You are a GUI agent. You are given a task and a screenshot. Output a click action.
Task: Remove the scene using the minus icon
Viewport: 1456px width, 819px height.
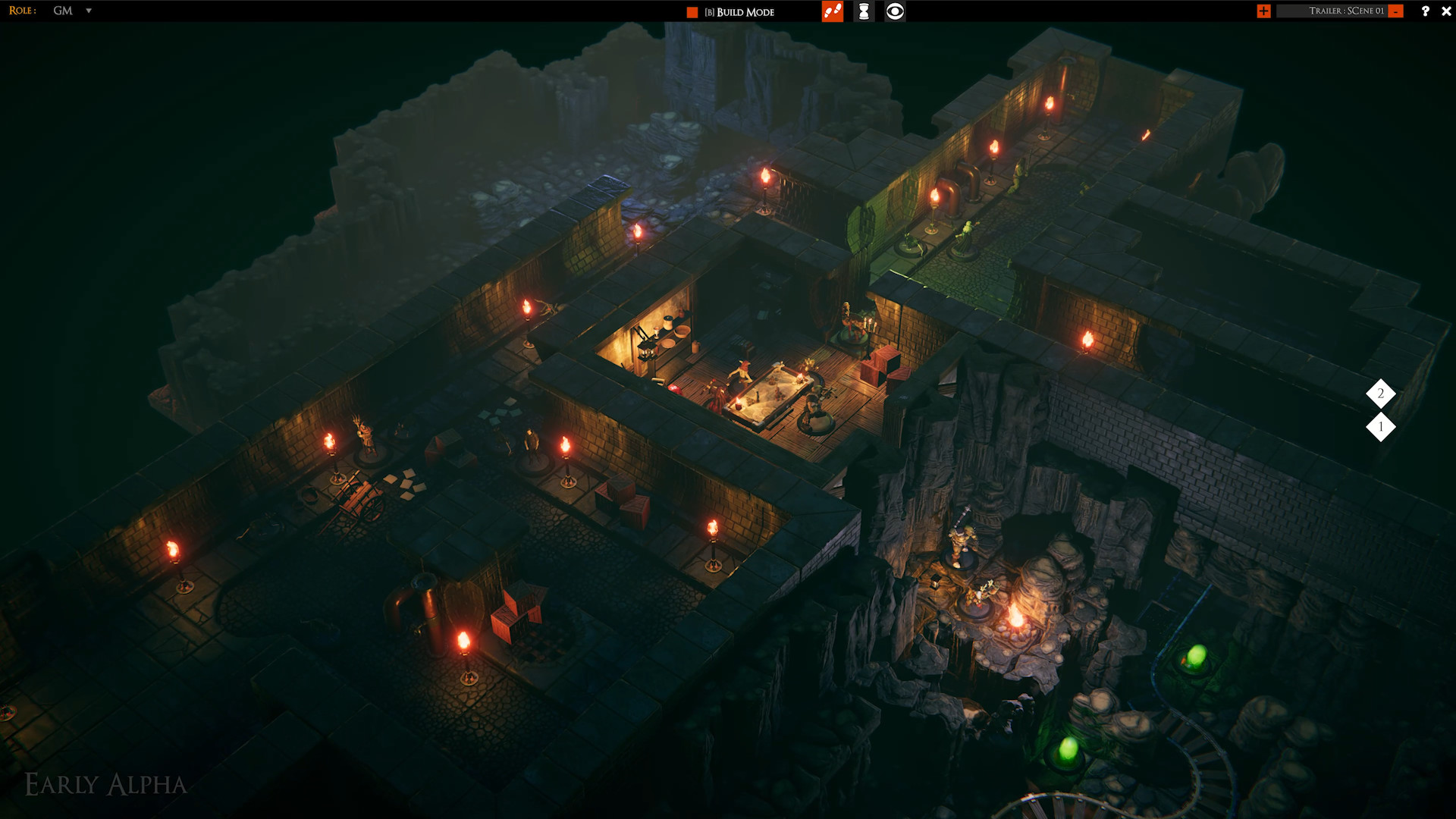click(1395, 11)
